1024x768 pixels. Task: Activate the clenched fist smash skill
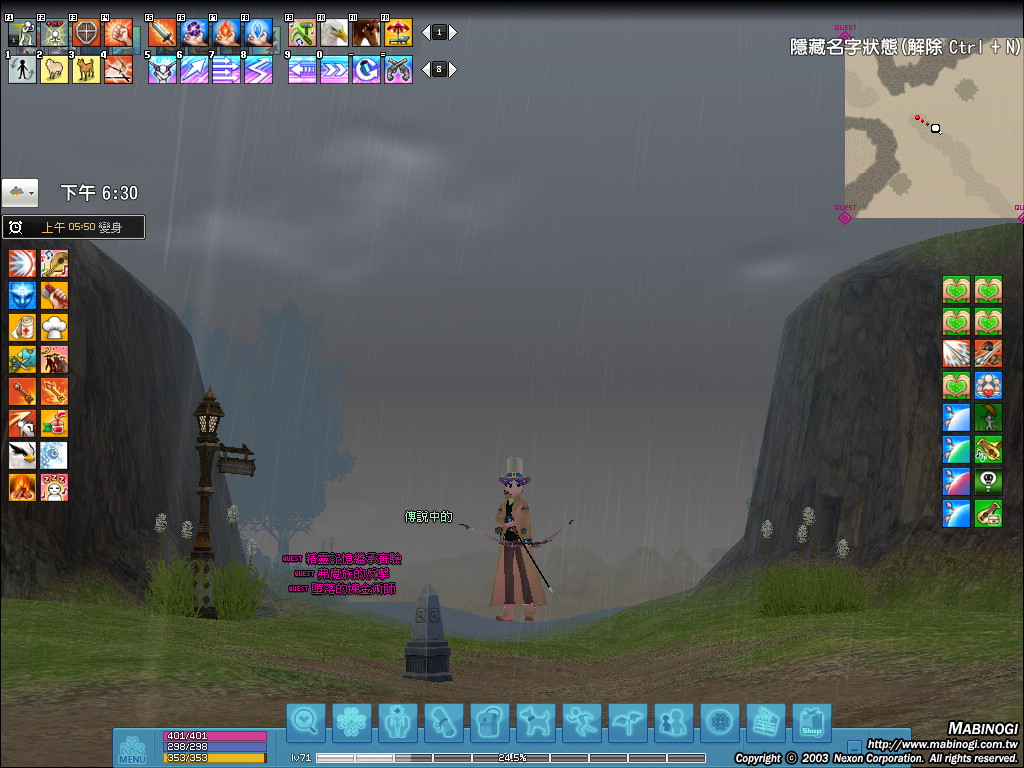(118, 33)
